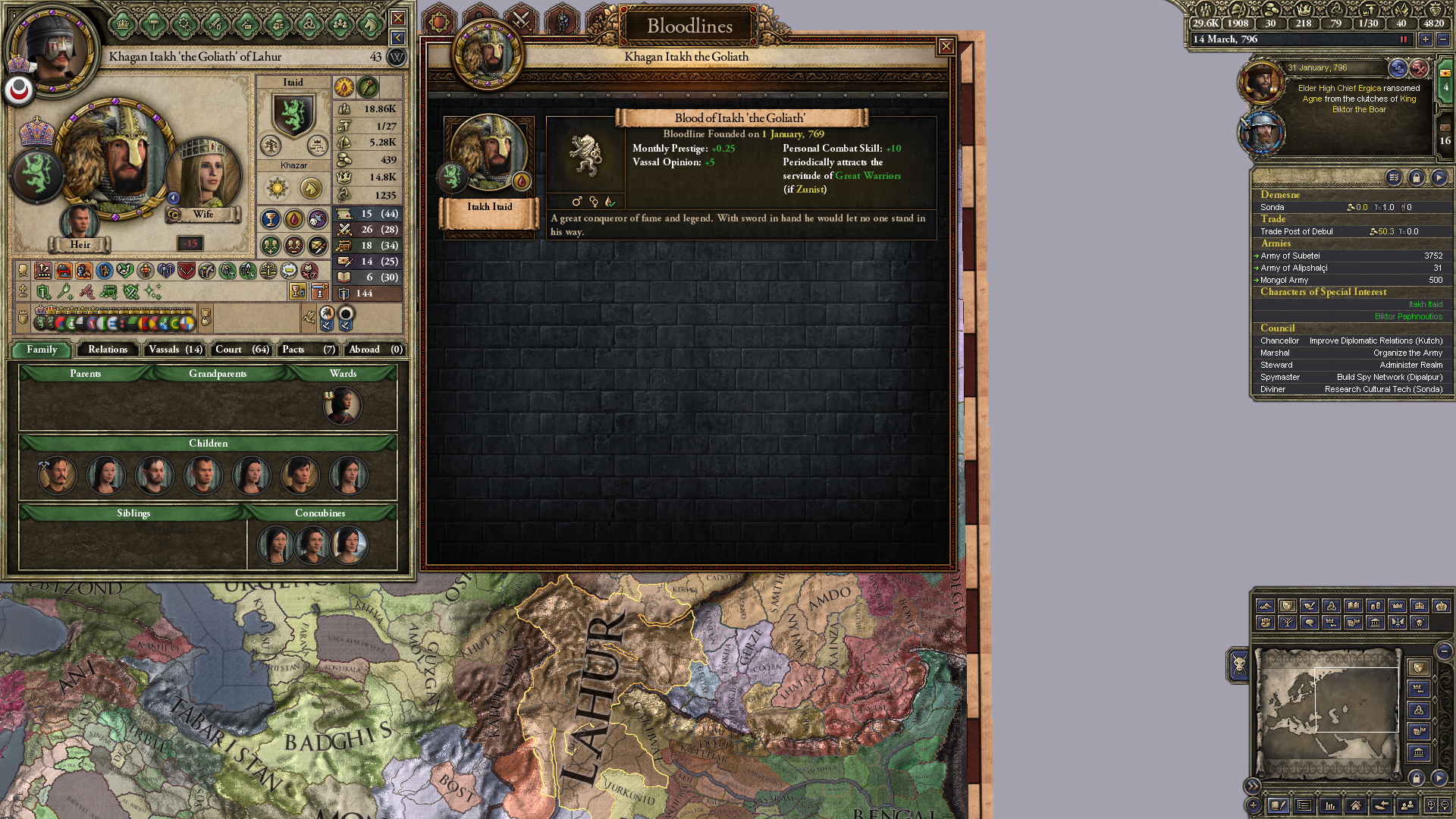
Task: Switch to the Abroad tab
Action: click(x=375, y=350)
